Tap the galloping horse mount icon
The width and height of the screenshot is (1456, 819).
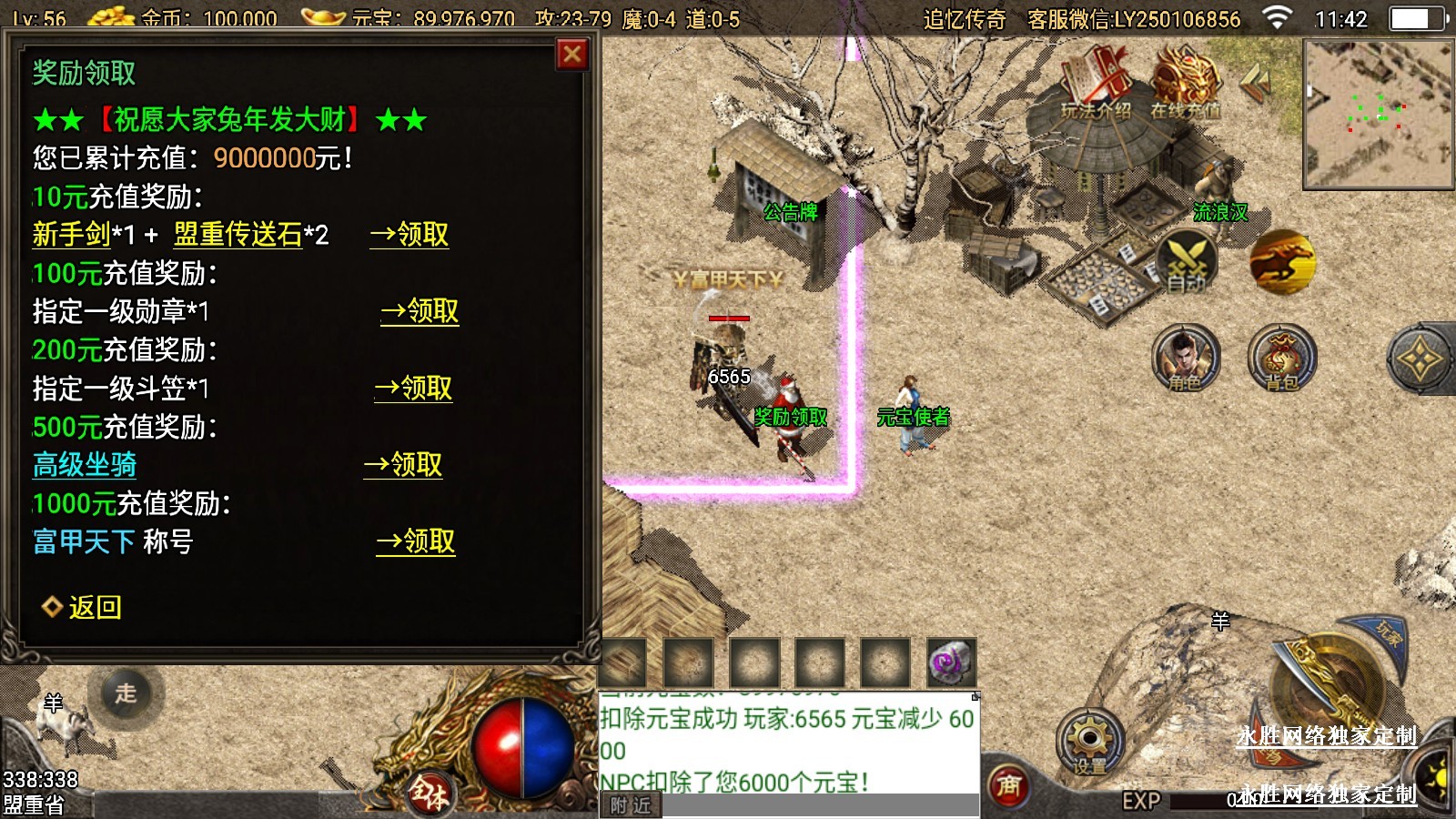tap(1281, 261)
